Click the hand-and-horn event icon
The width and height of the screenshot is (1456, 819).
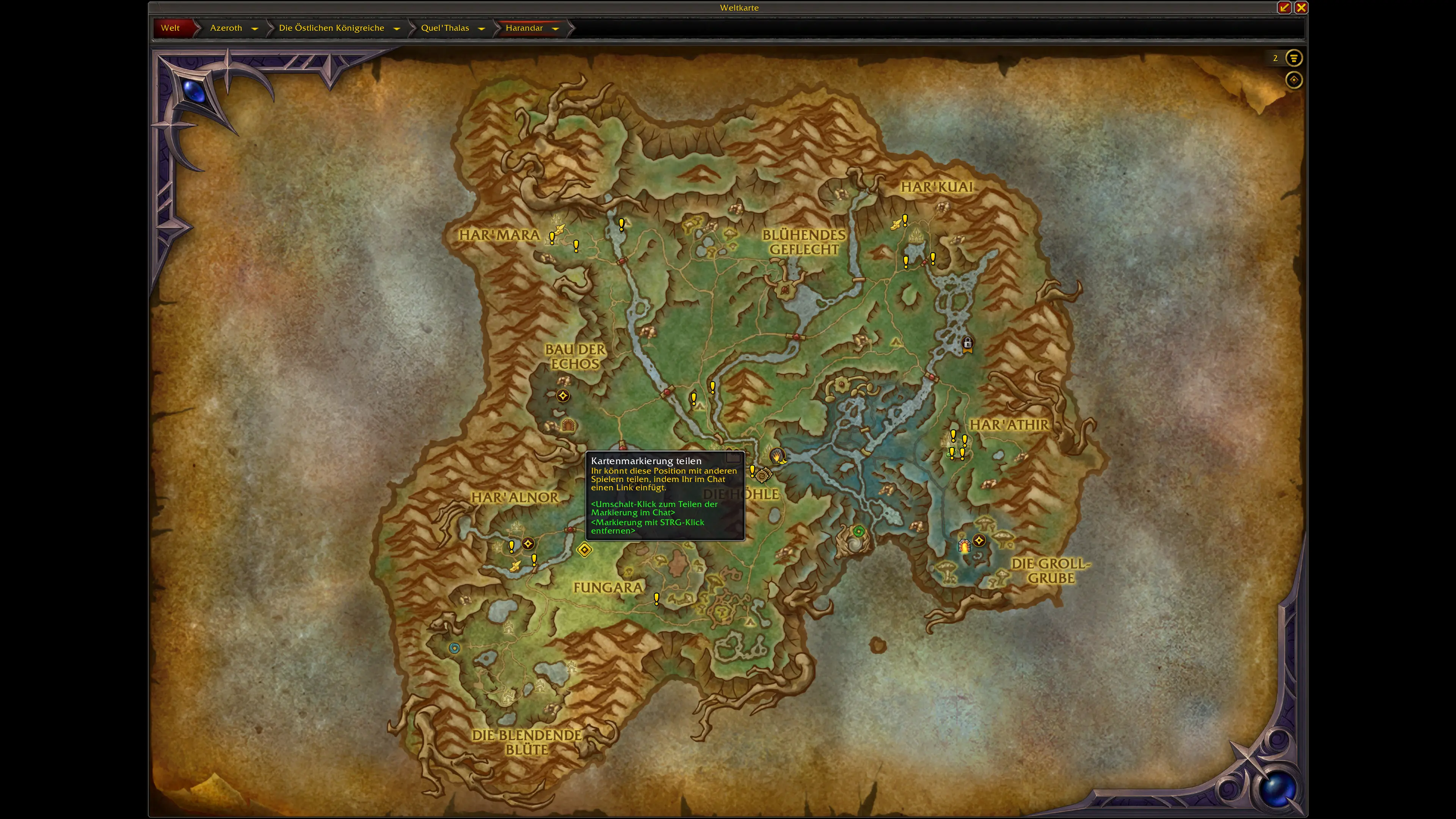point(777,455)
